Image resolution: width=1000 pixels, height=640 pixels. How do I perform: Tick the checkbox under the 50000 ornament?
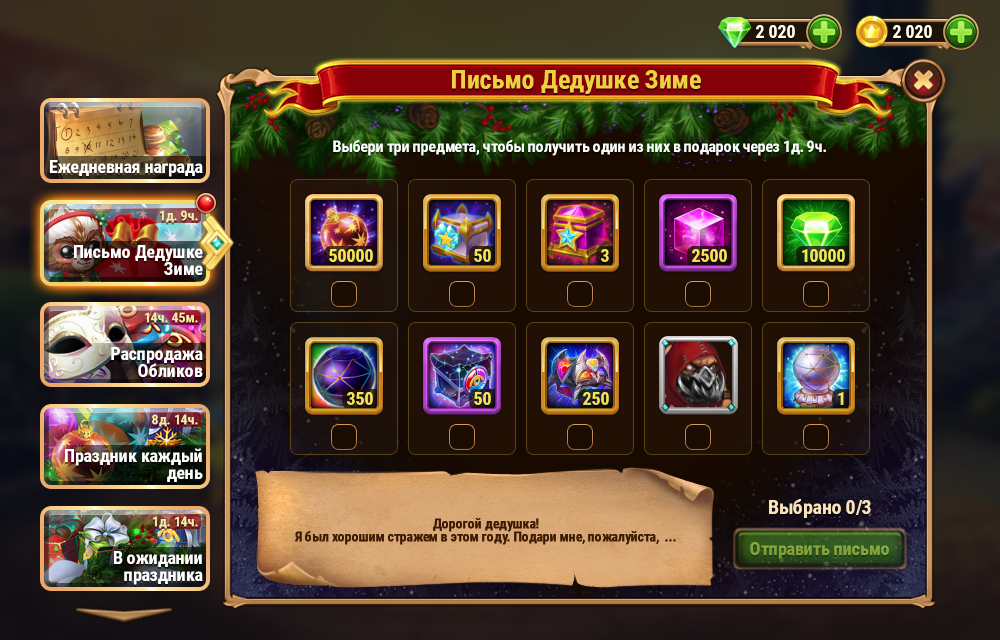[x=344, y=293]
